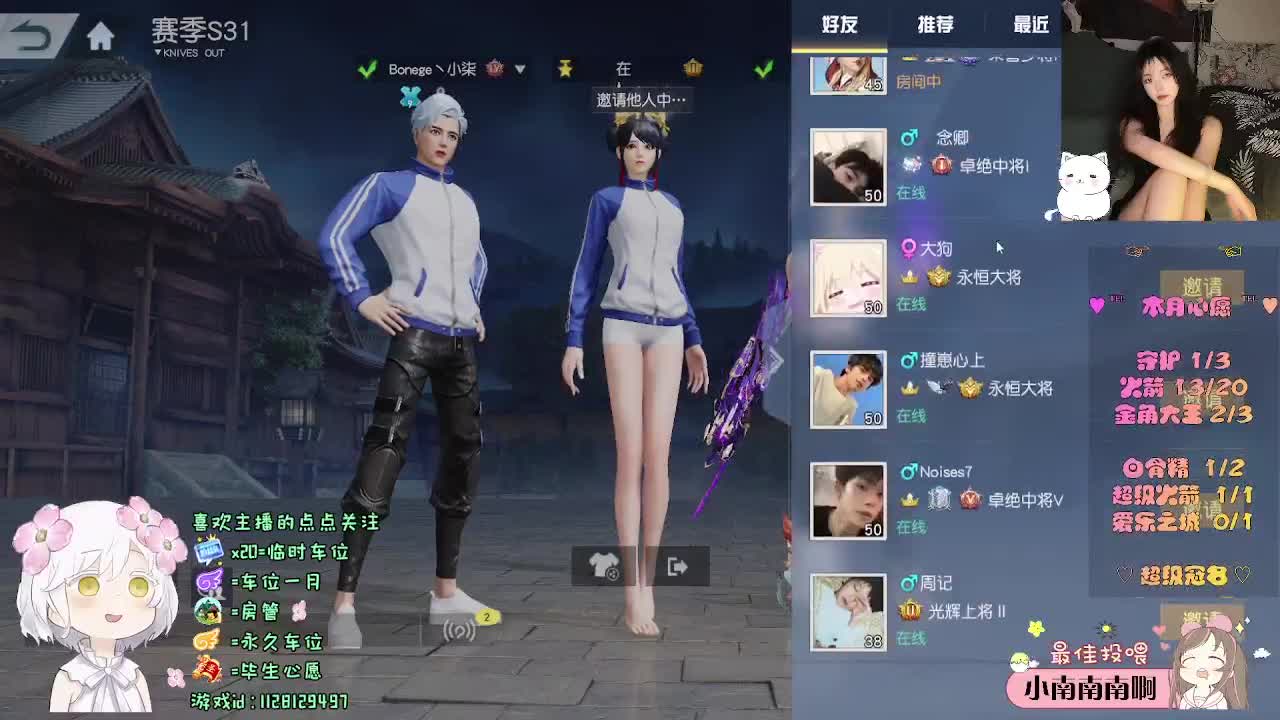Click the rank badge next to Bonege丶小柒
The width and height of the screenshot is (1280, 720).
493,70
